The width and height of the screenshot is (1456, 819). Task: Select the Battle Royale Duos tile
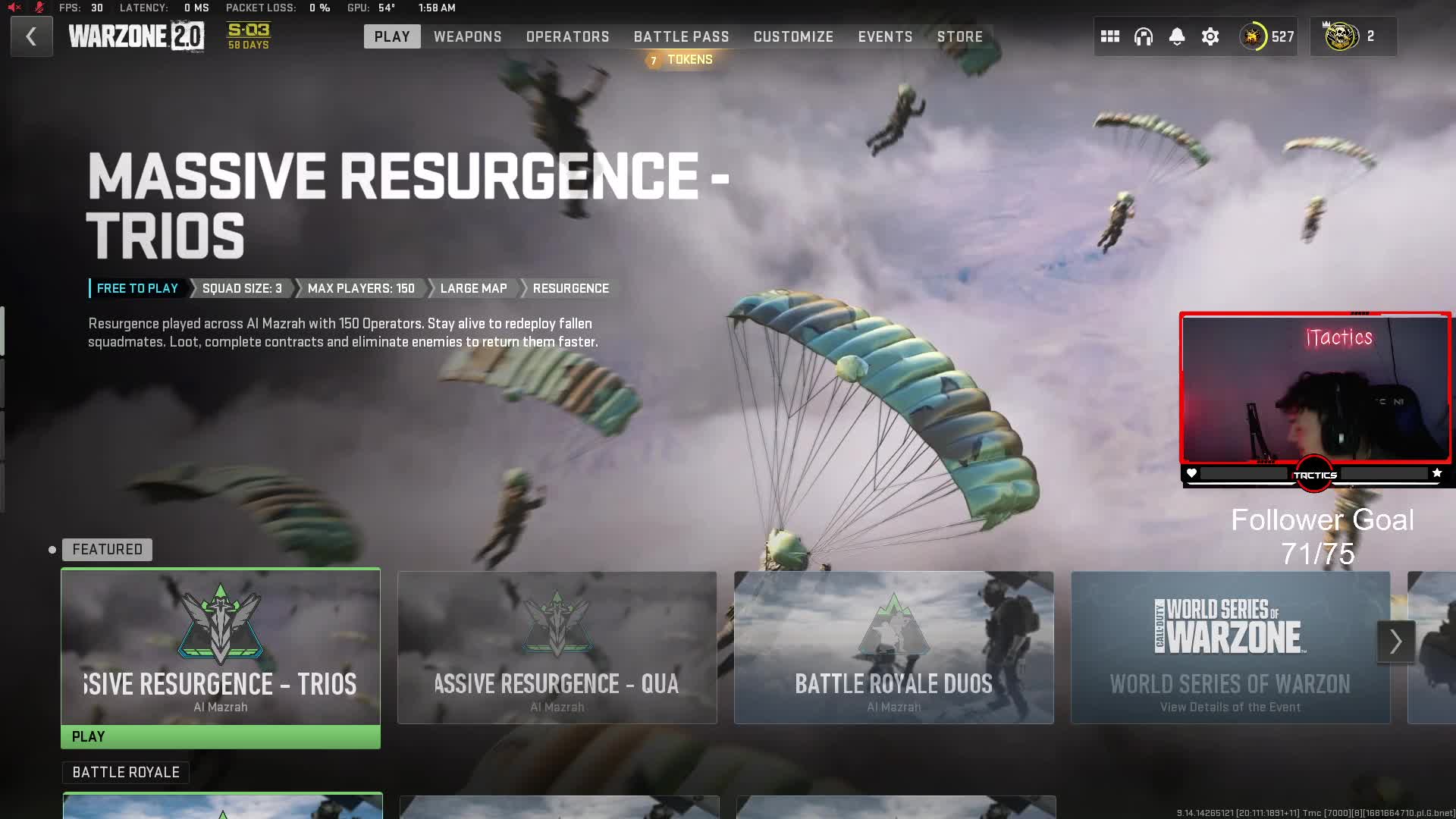pos(893,647)
